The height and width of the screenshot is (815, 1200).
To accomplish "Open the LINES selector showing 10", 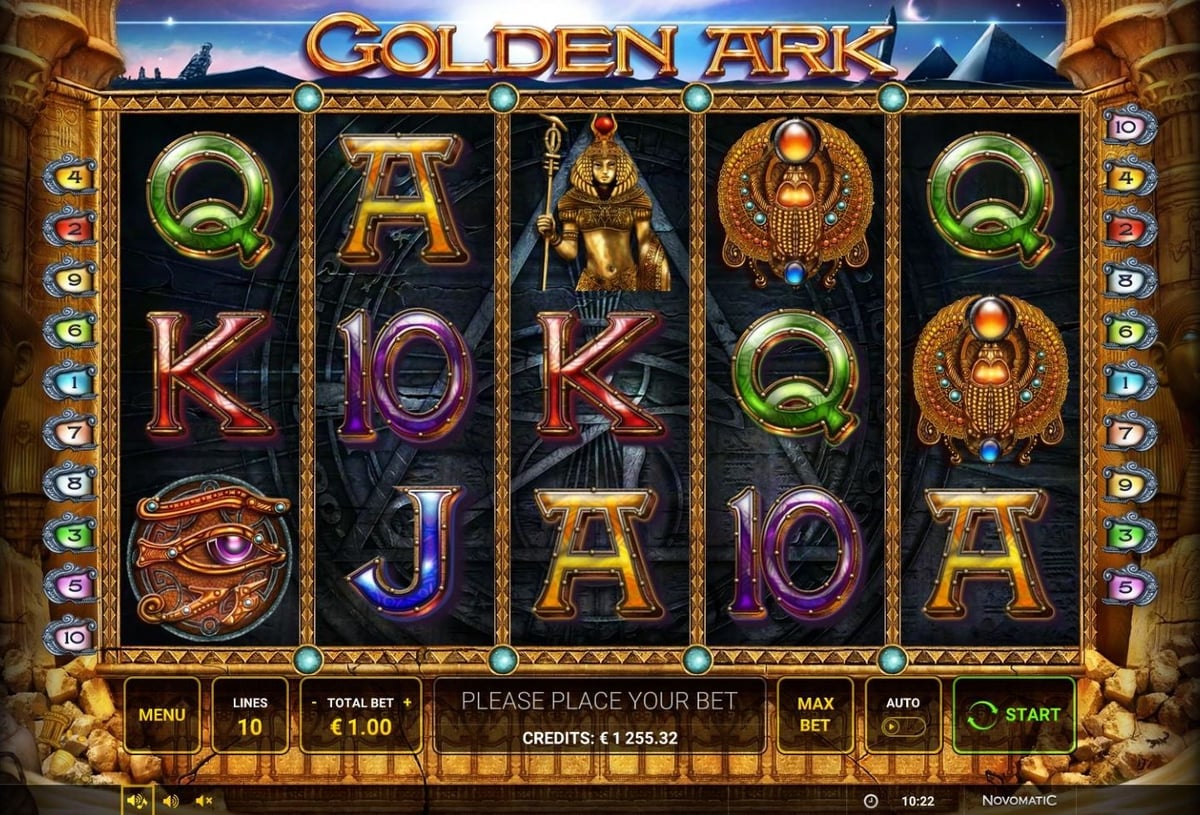I will [249, 715].
